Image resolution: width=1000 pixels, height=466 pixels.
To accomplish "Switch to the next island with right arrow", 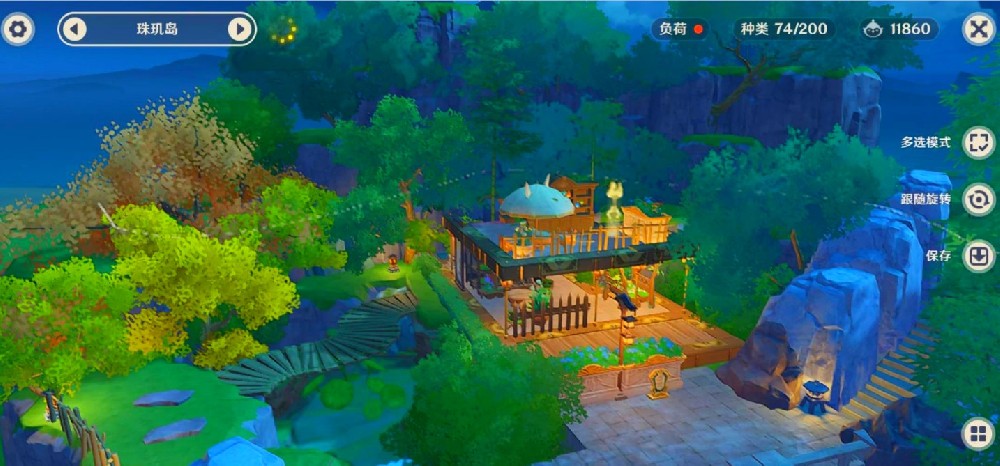I will pos(239,29).
